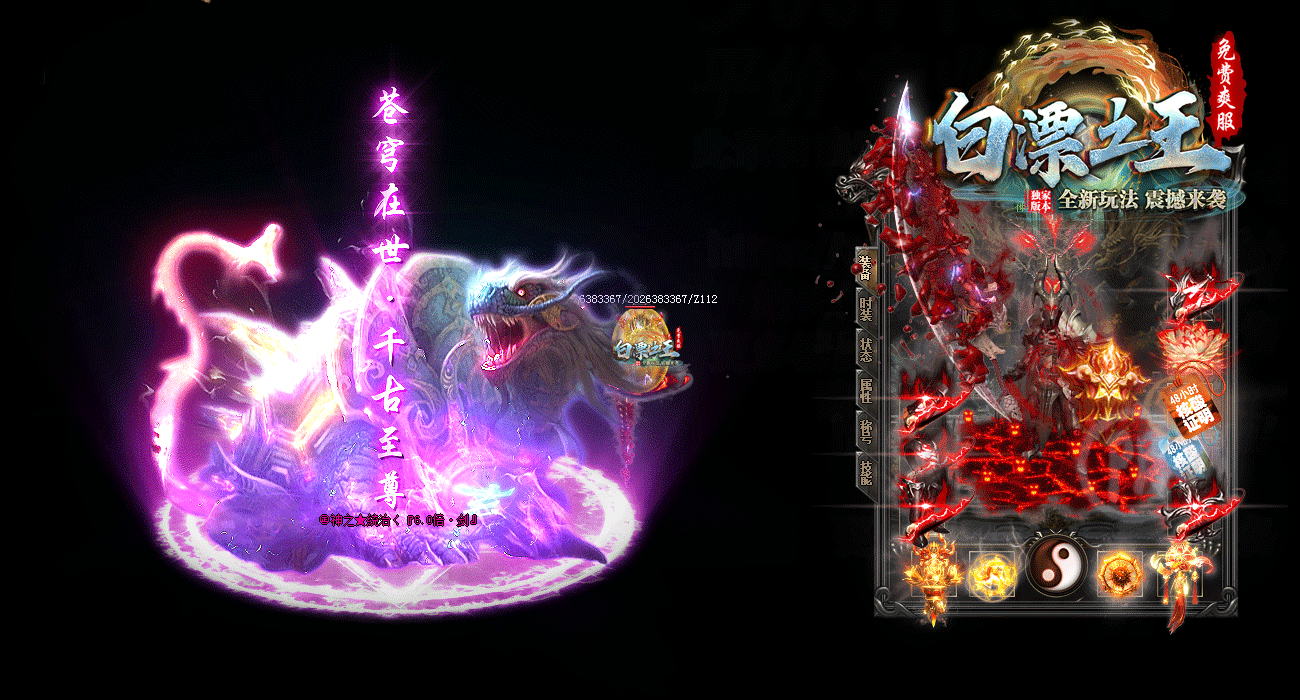Viewport: 1300px width, 700px height.
Task: Click the yin-yang emblem button
Action: (1054, 564)
